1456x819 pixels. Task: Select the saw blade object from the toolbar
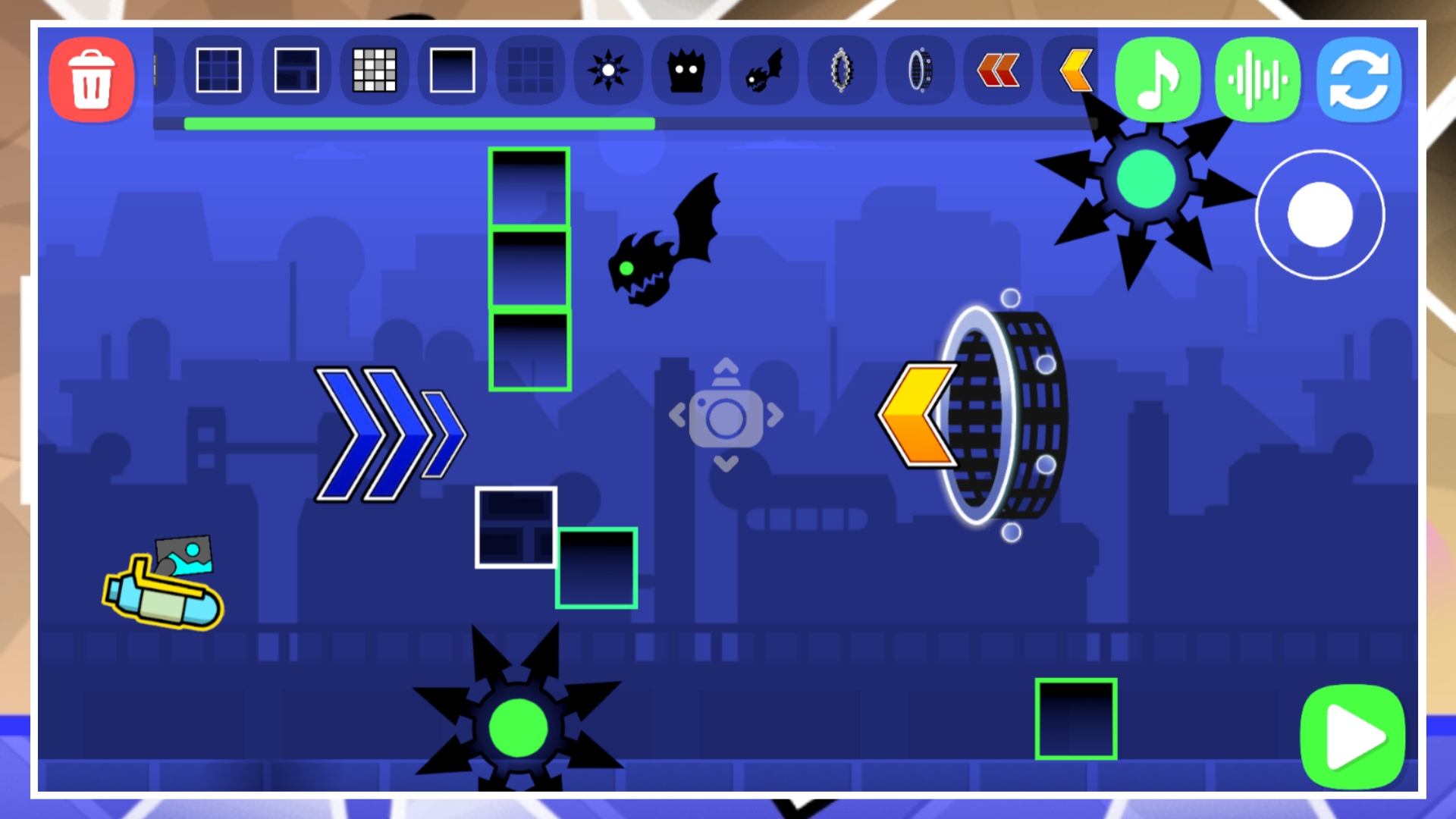(x=607, y=72)
